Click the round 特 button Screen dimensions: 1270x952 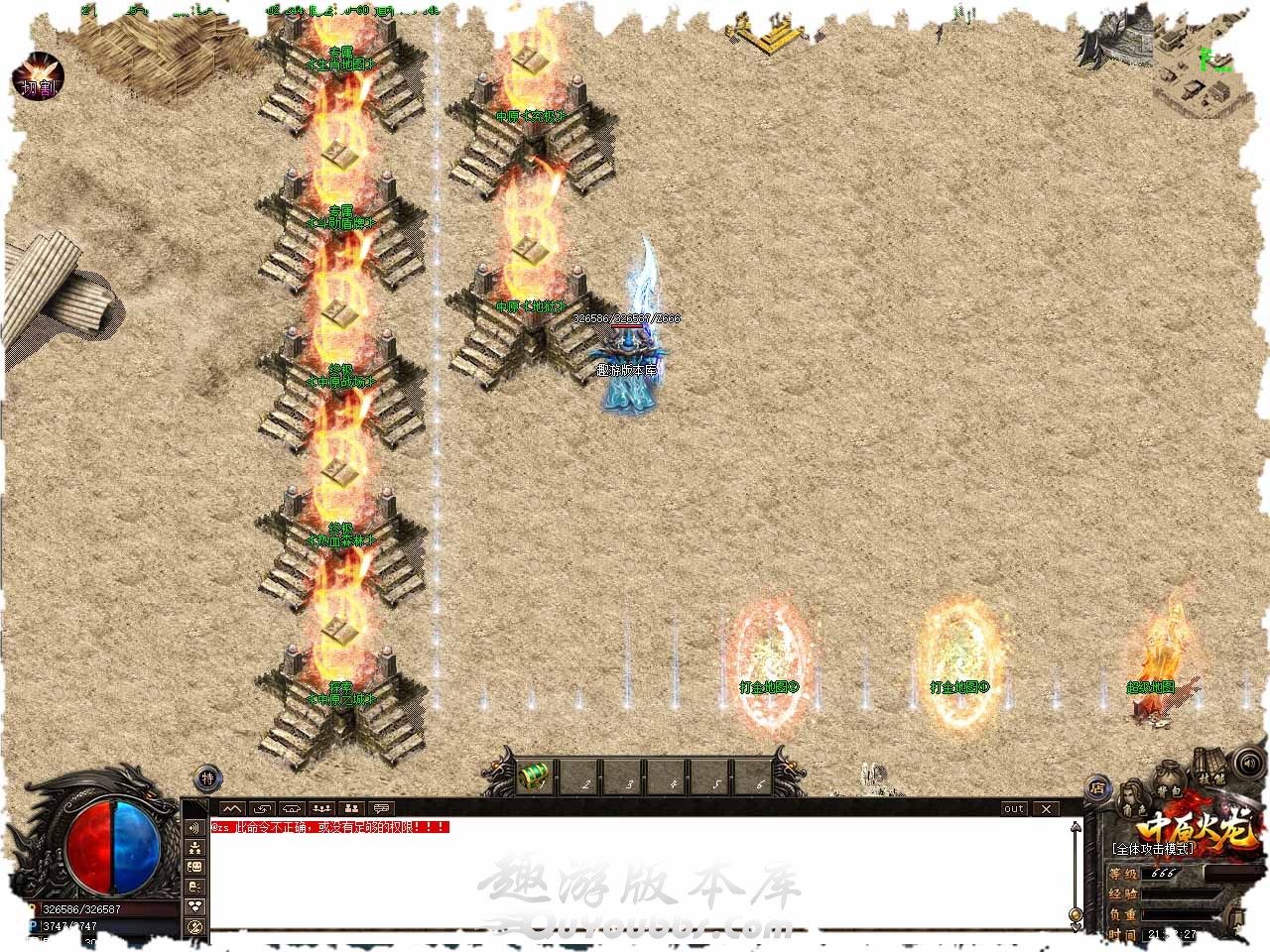206,777
